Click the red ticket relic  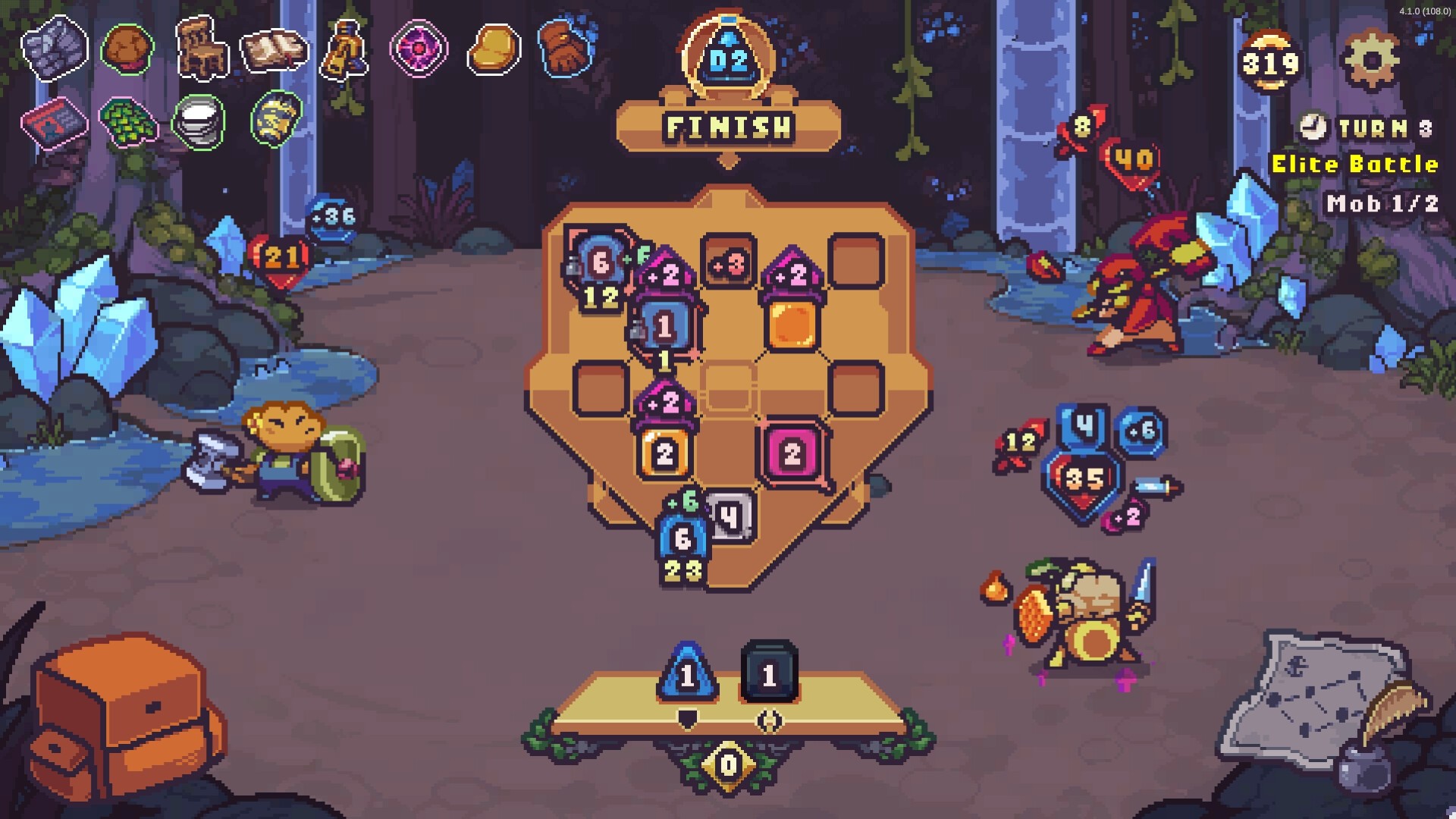[55, 123]
